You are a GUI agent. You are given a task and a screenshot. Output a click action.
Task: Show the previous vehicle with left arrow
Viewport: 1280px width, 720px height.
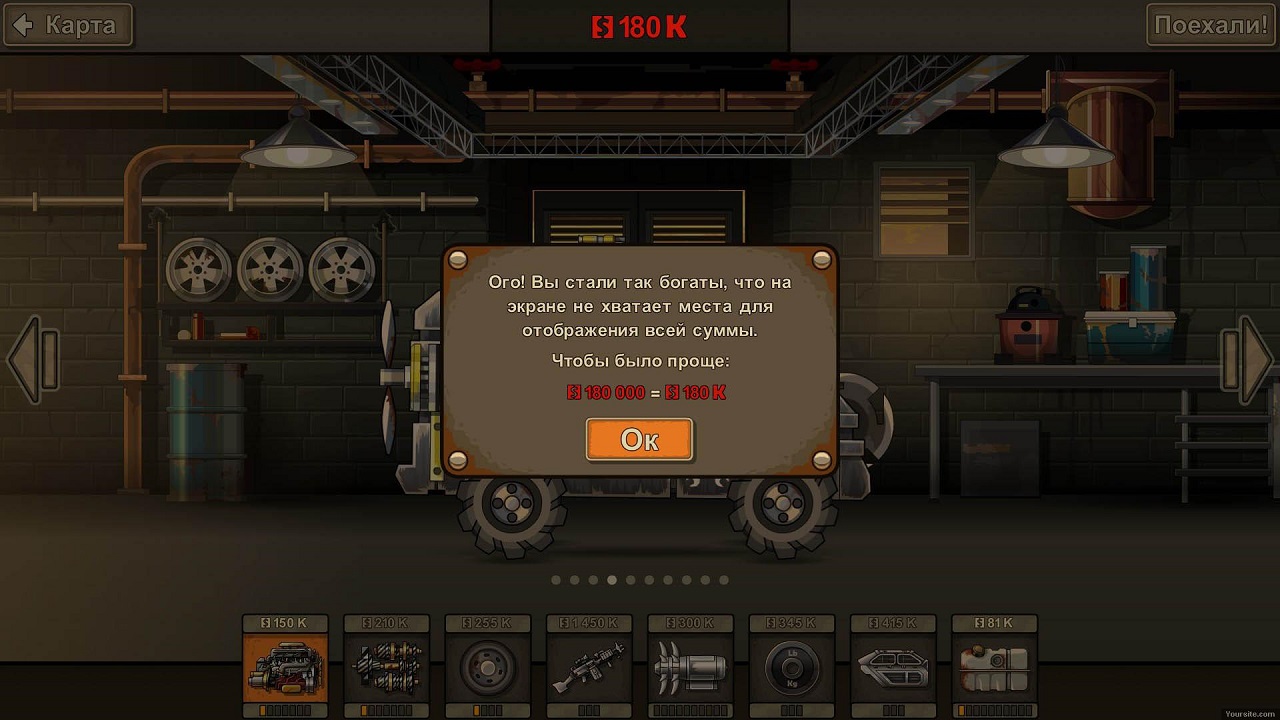coord(32,360)
